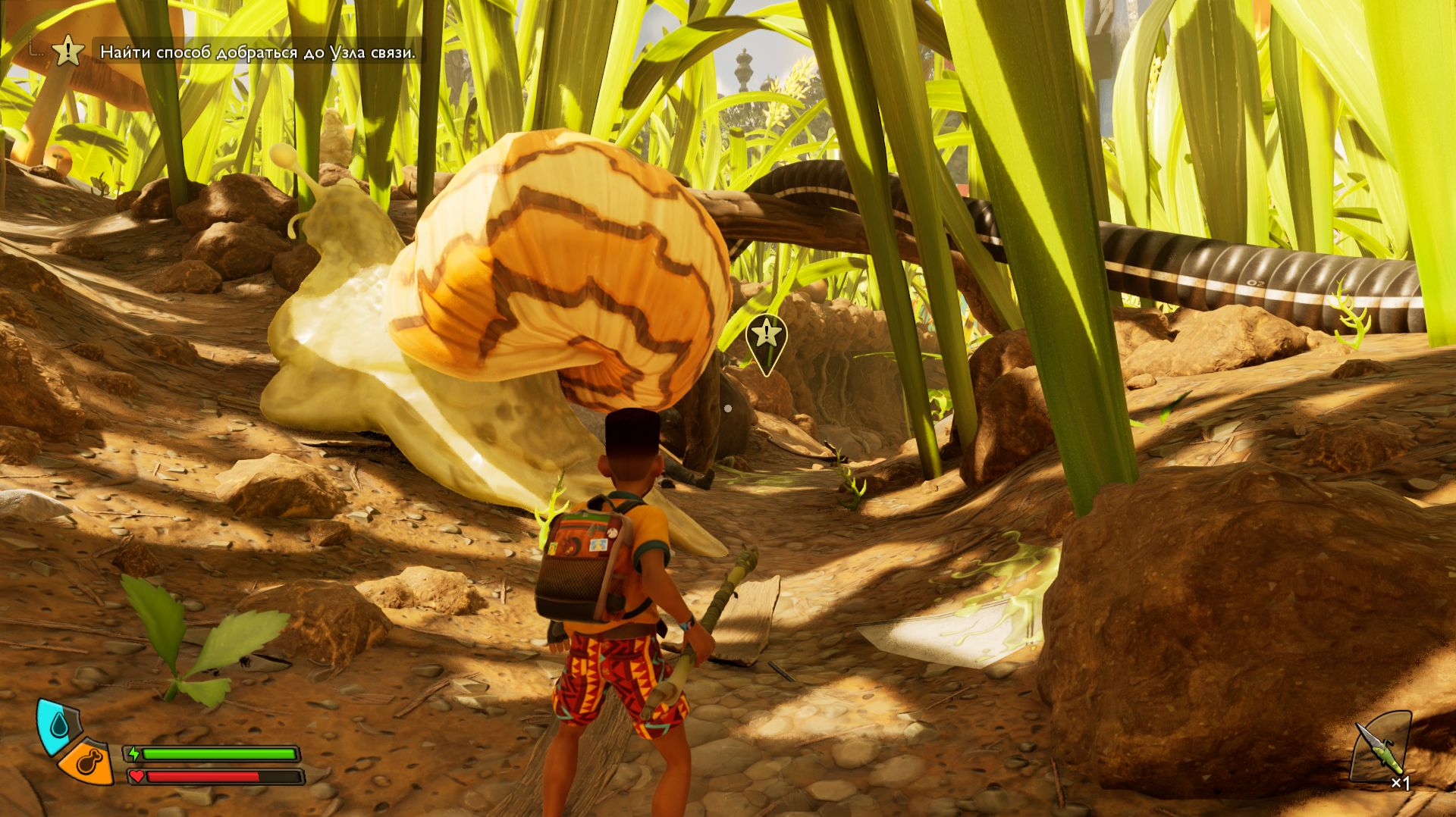Click the objective waypoint star marker

[767, 334]
